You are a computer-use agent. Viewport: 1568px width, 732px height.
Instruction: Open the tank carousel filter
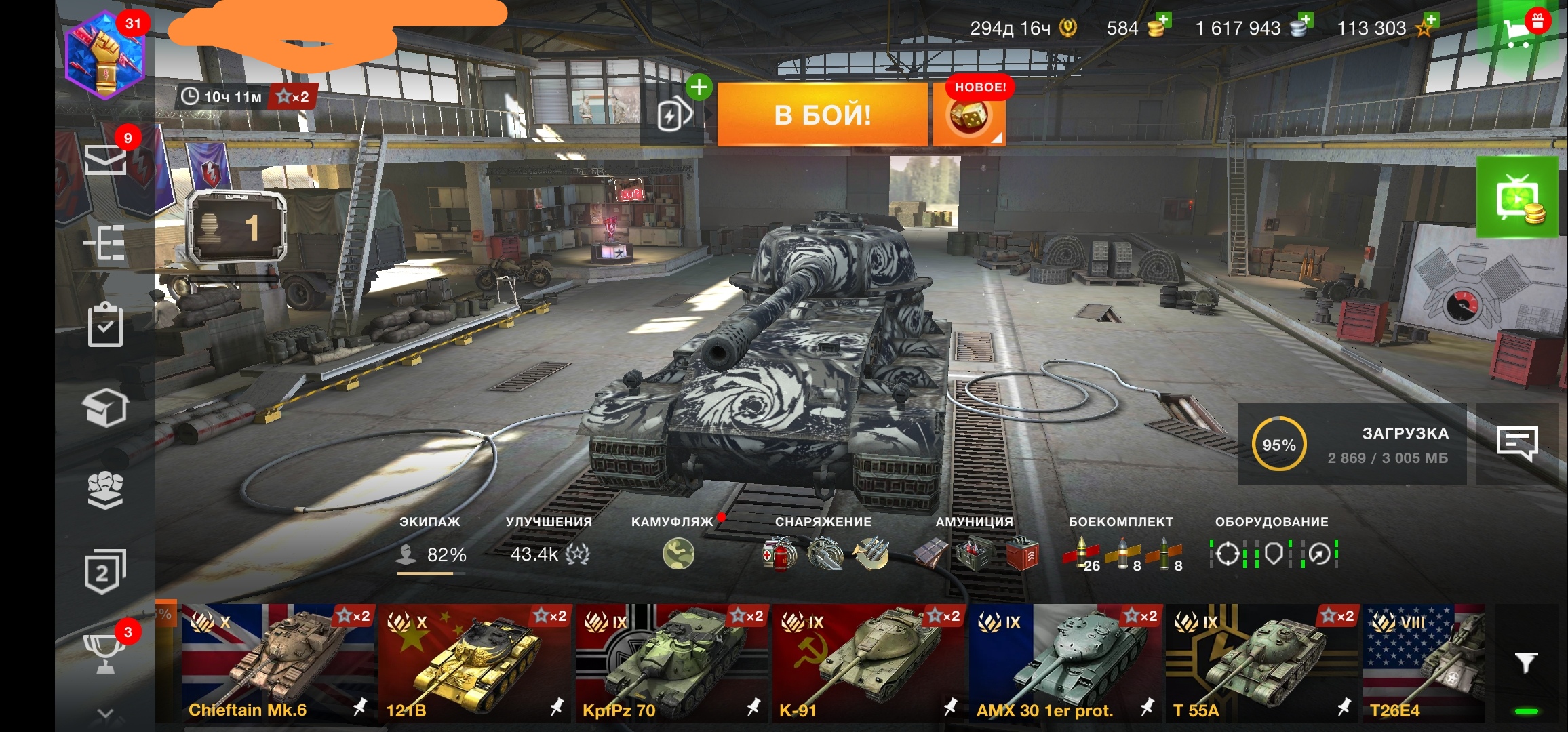tap(1525, 662)
